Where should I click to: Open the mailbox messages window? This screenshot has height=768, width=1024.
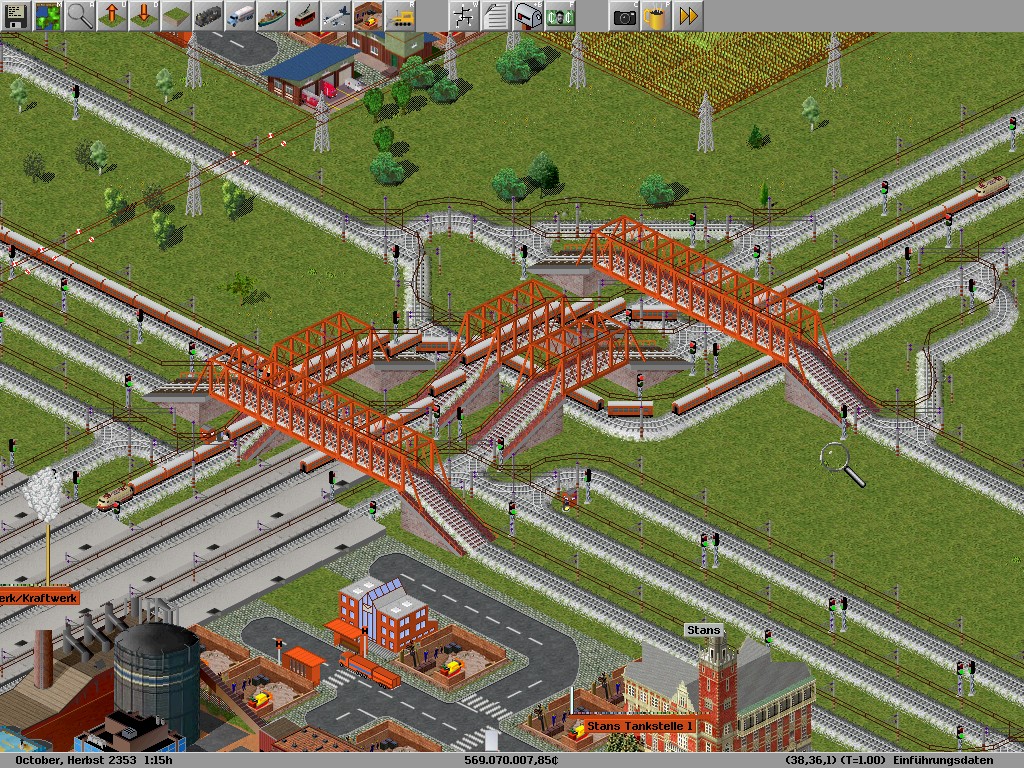click(x=527, y=15)
